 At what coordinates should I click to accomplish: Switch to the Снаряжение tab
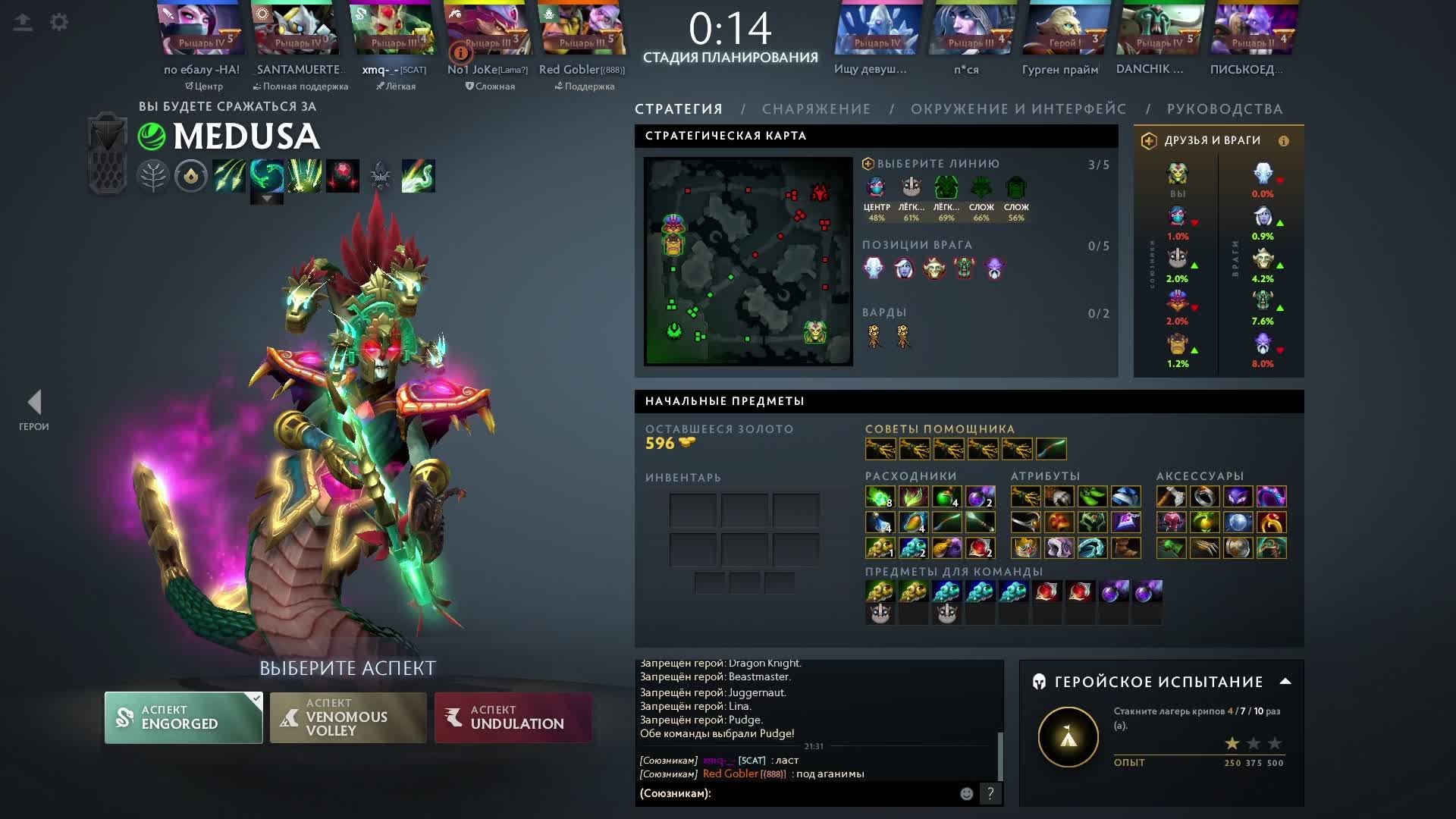point(816,109)
